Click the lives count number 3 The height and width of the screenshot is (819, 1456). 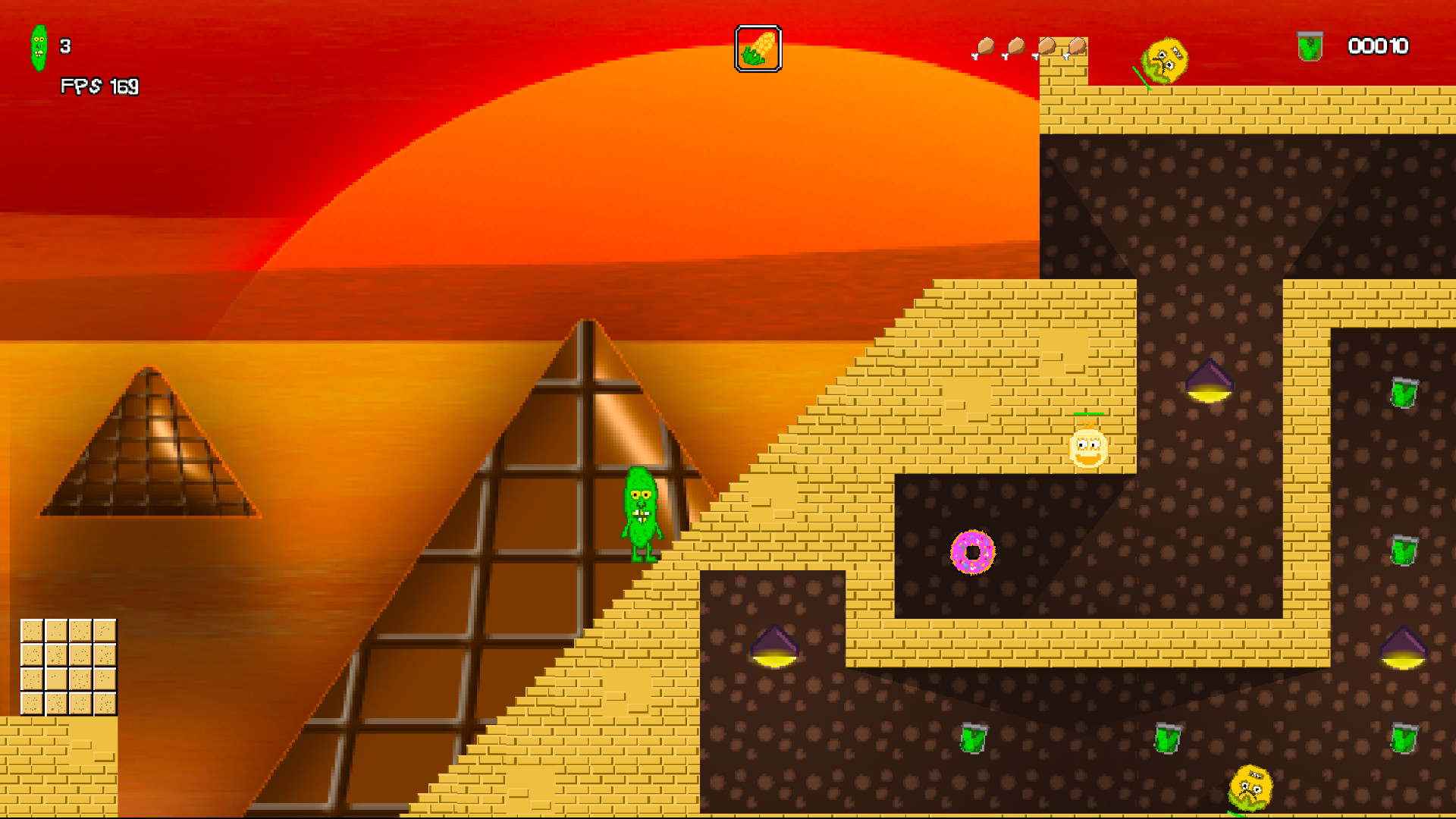point(64,47)
